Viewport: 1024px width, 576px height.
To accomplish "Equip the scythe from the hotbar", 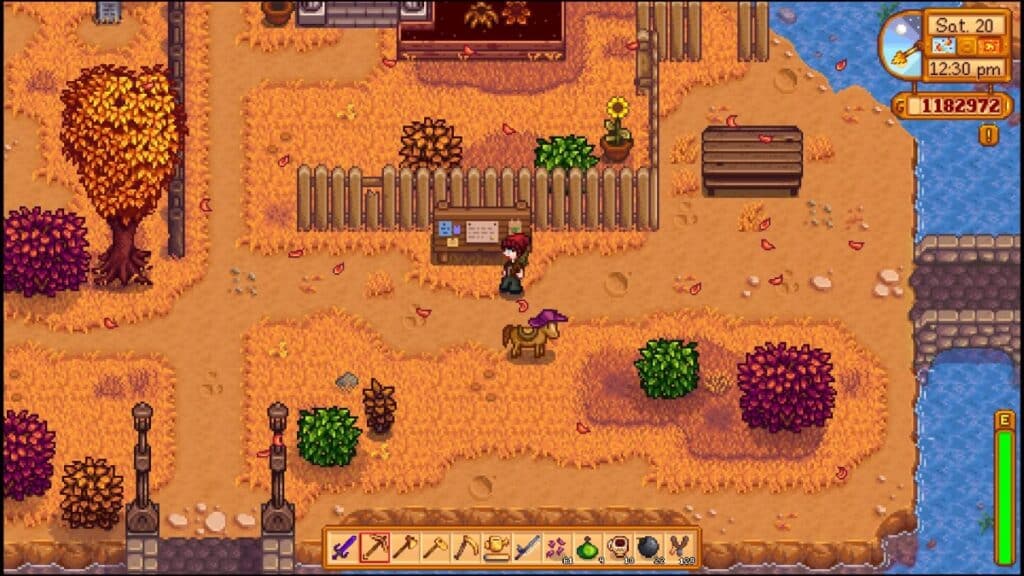I will click(x=466, y=548).
